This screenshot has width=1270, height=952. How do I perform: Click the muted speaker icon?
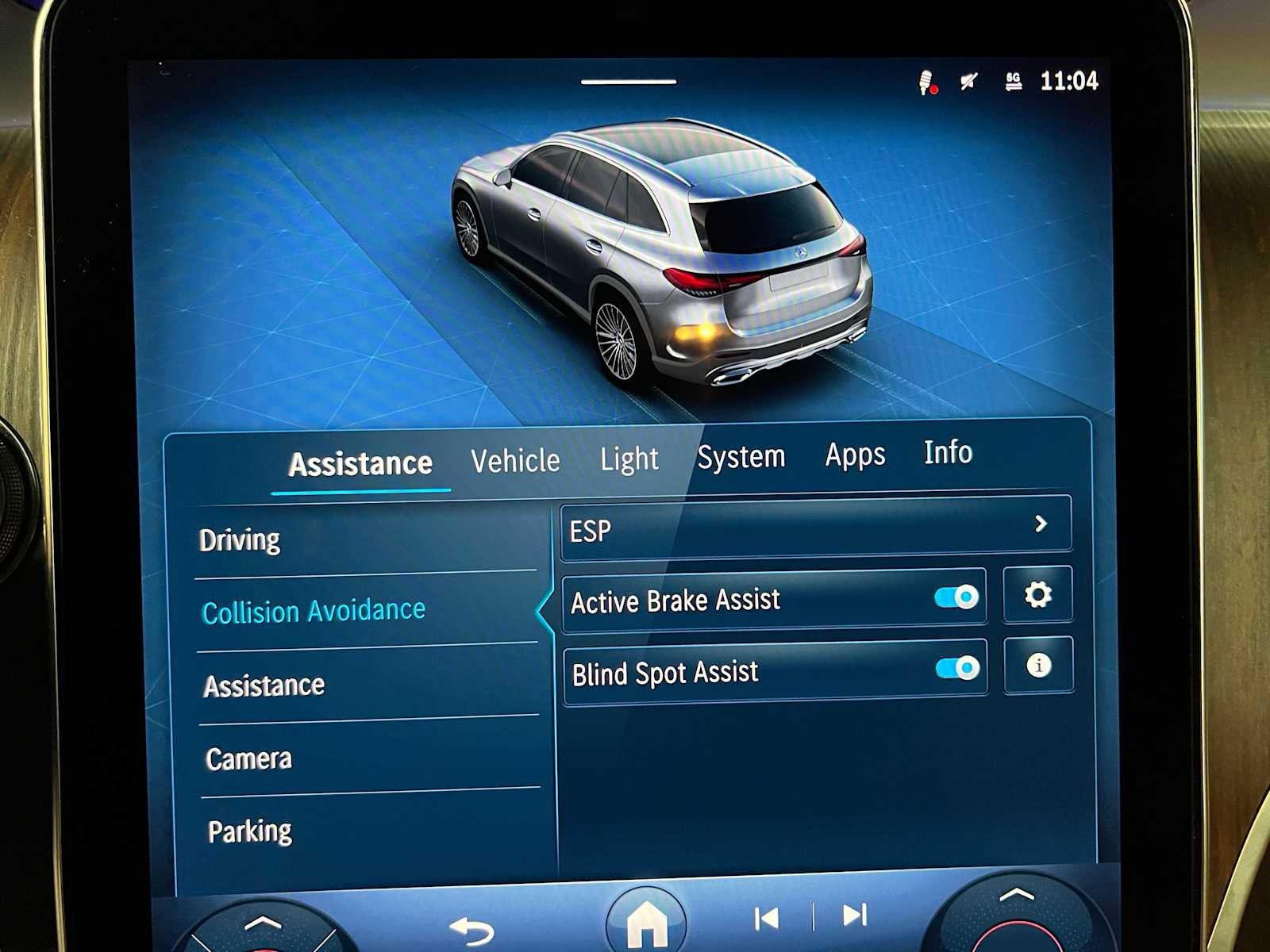(967, 79)
